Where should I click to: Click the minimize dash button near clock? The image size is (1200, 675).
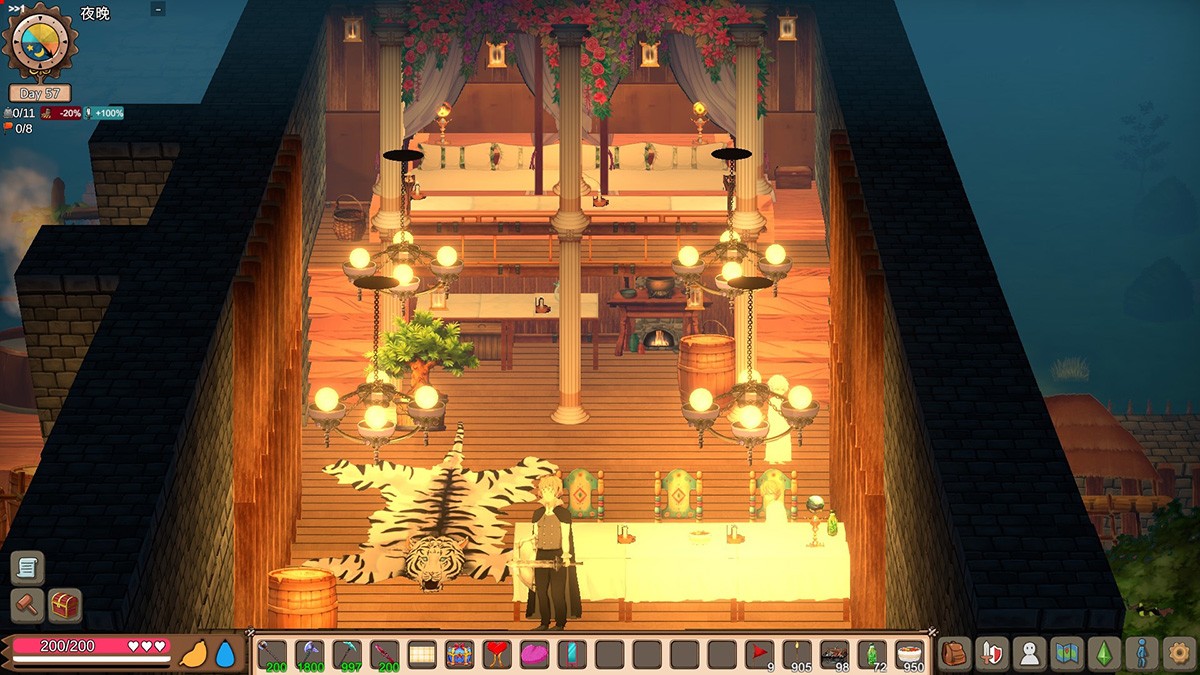[158, 9]
